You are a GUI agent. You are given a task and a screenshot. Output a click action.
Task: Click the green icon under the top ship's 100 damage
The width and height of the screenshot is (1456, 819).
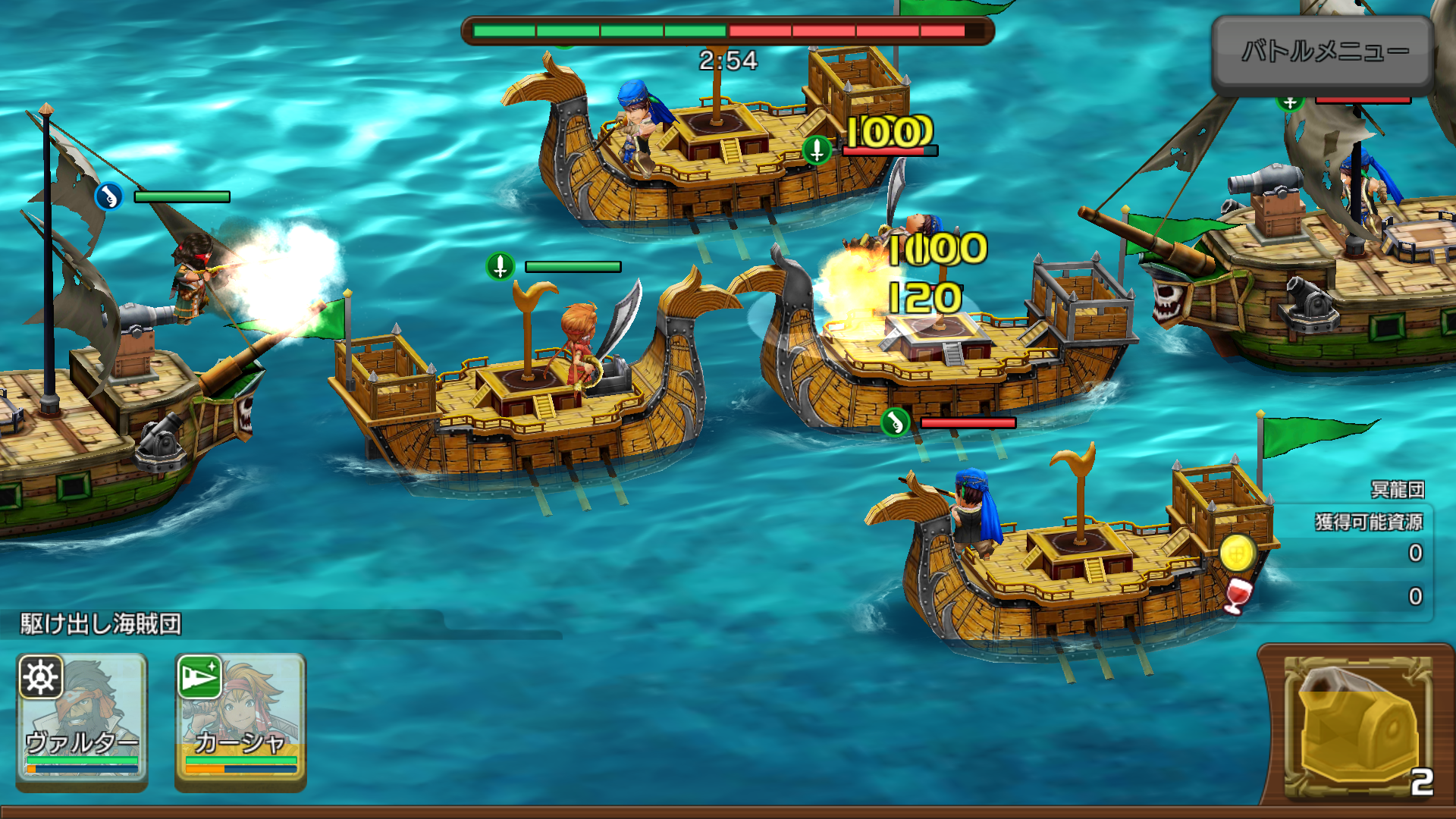(x=817, y=150)
